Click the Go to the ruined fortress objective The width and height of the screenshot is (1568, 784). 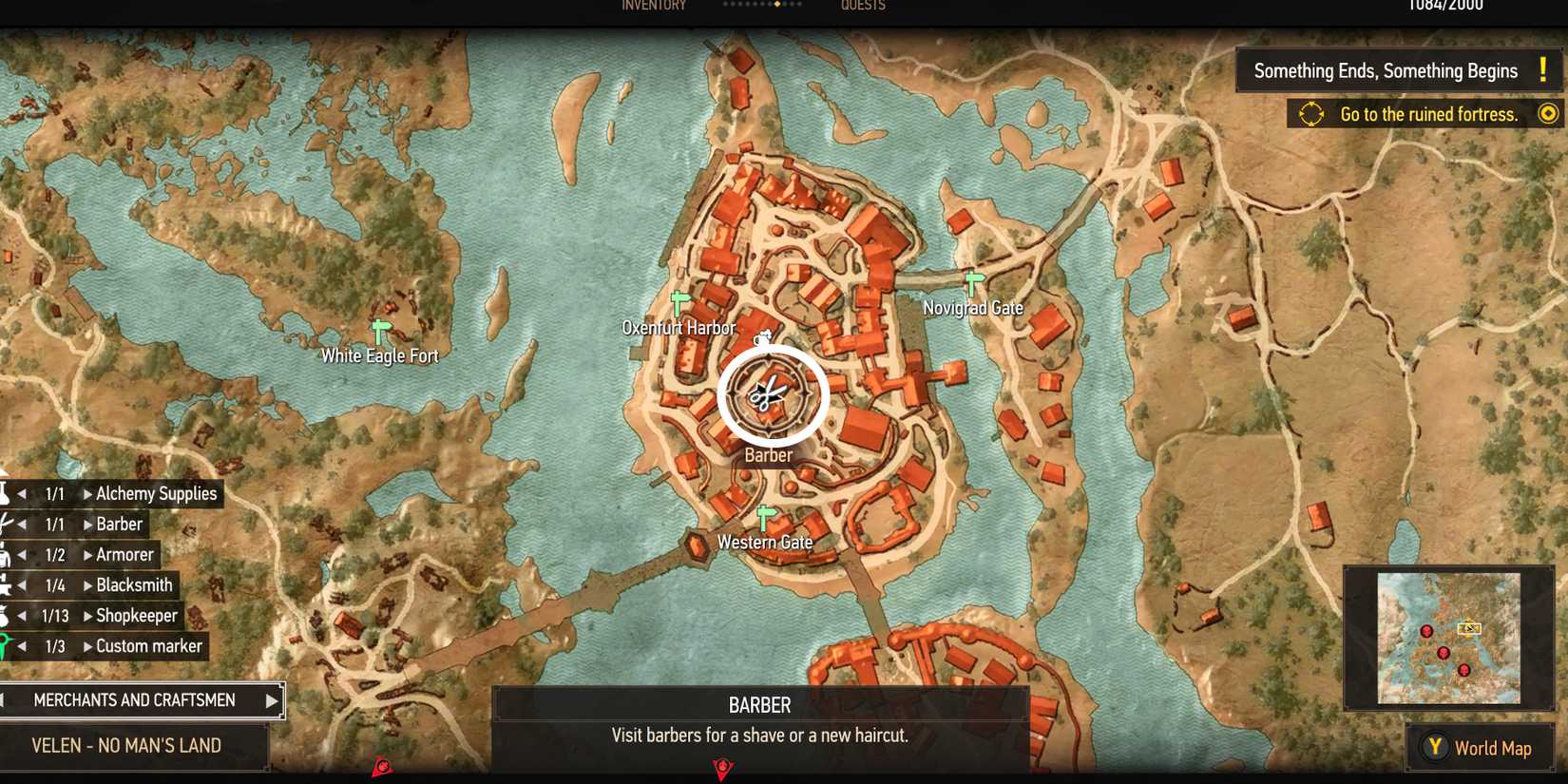coord(1428,114)
